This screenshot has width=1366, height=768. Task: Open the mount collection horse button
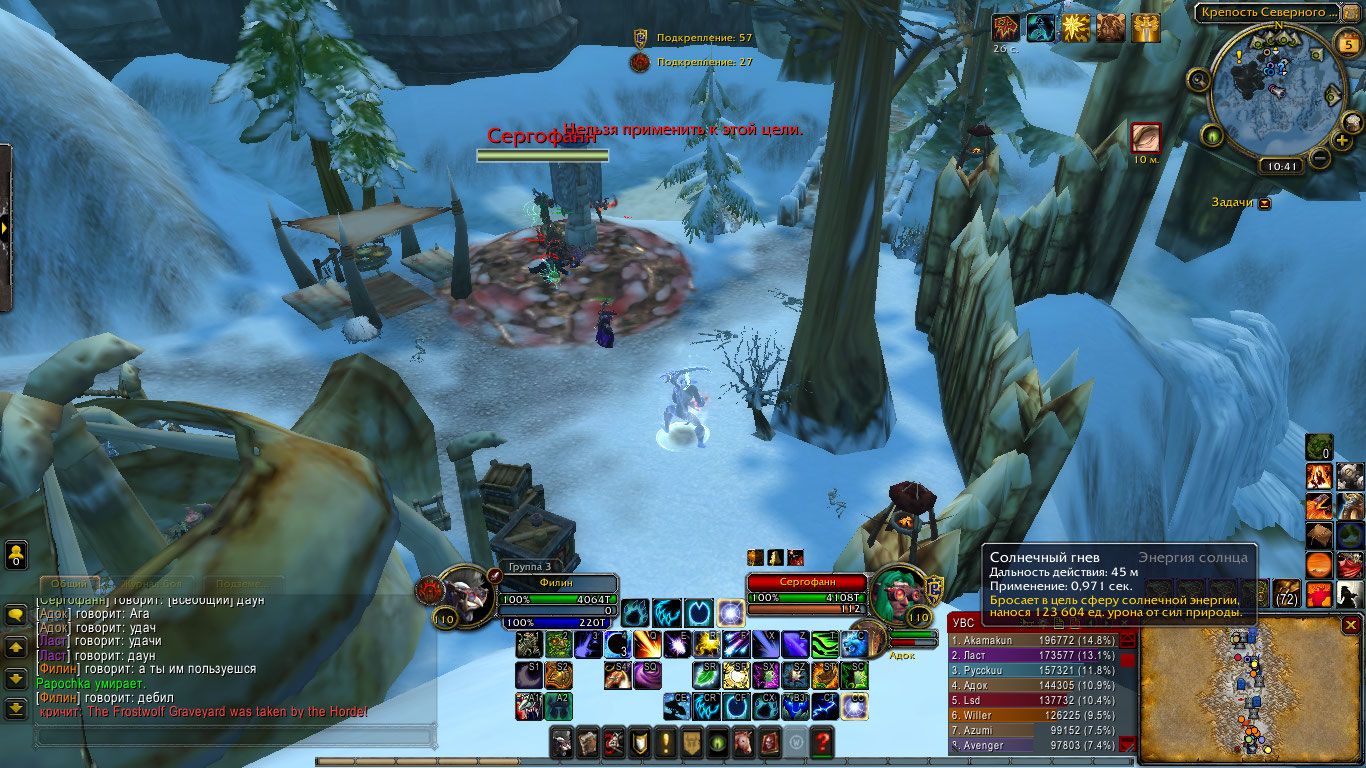pyautogui.click(x=743, y=742)
